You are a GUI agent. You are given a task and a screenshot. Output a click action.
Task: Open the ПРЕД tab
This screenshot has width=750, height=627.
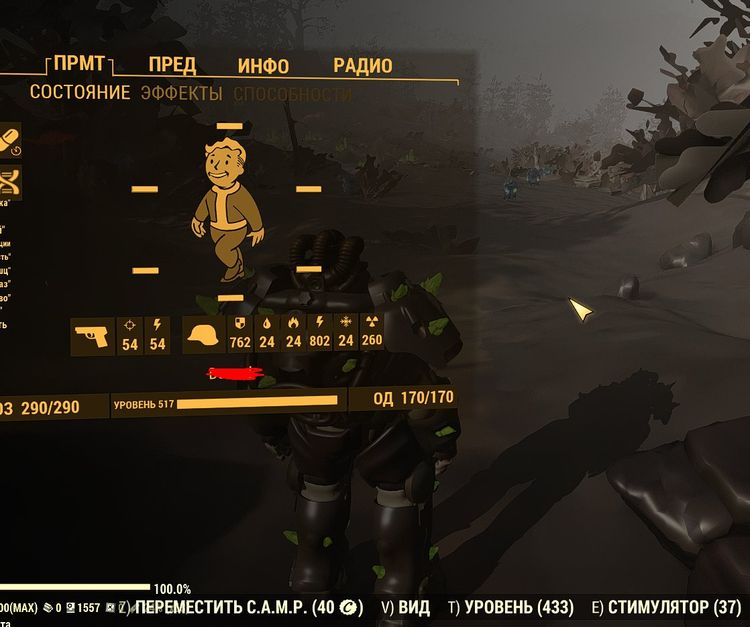[172, 66]
